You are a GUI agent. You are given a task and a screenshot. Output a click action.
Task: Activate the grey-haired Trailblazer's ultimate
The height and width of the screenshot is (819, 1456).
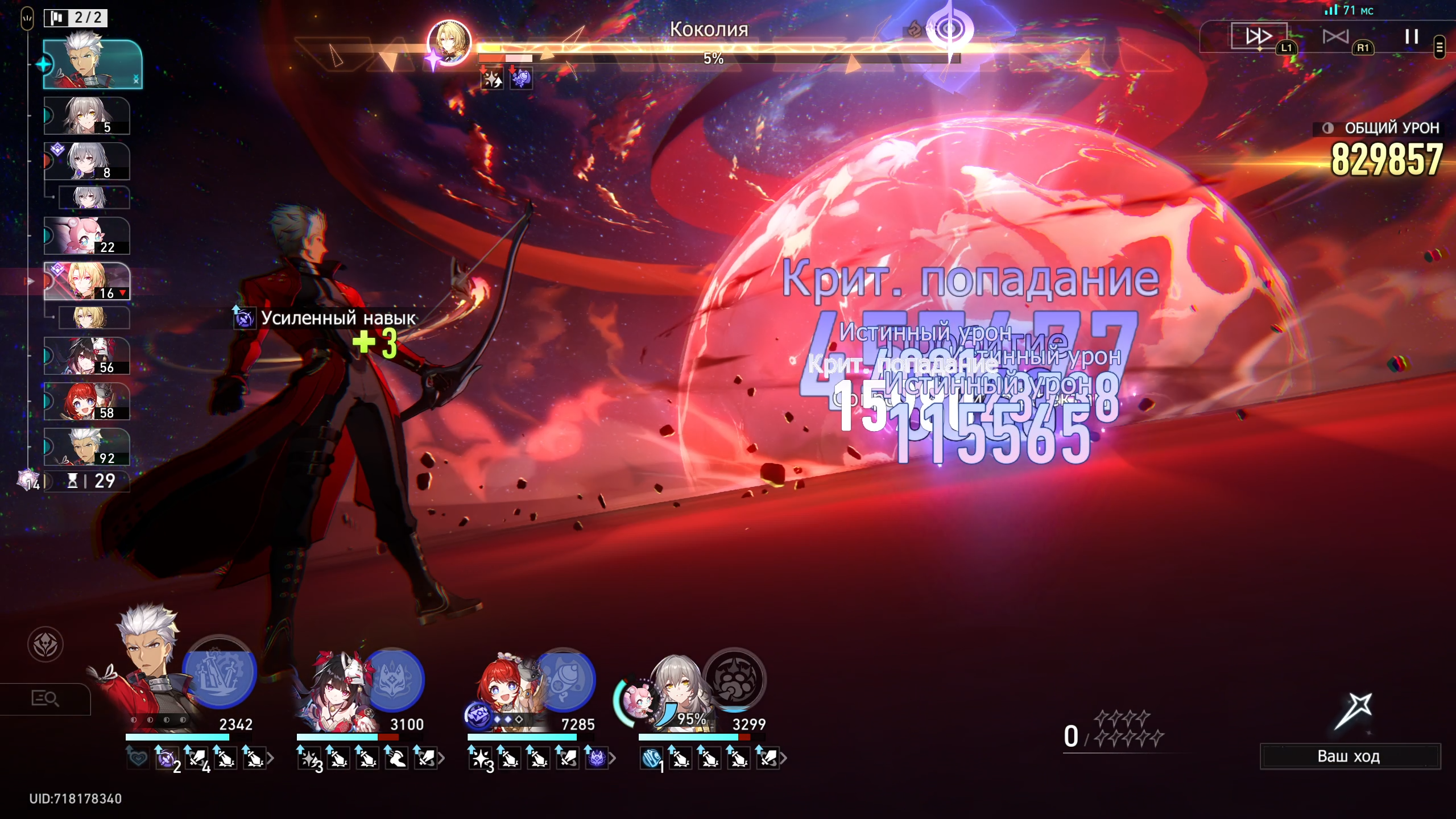click(734, 680)
